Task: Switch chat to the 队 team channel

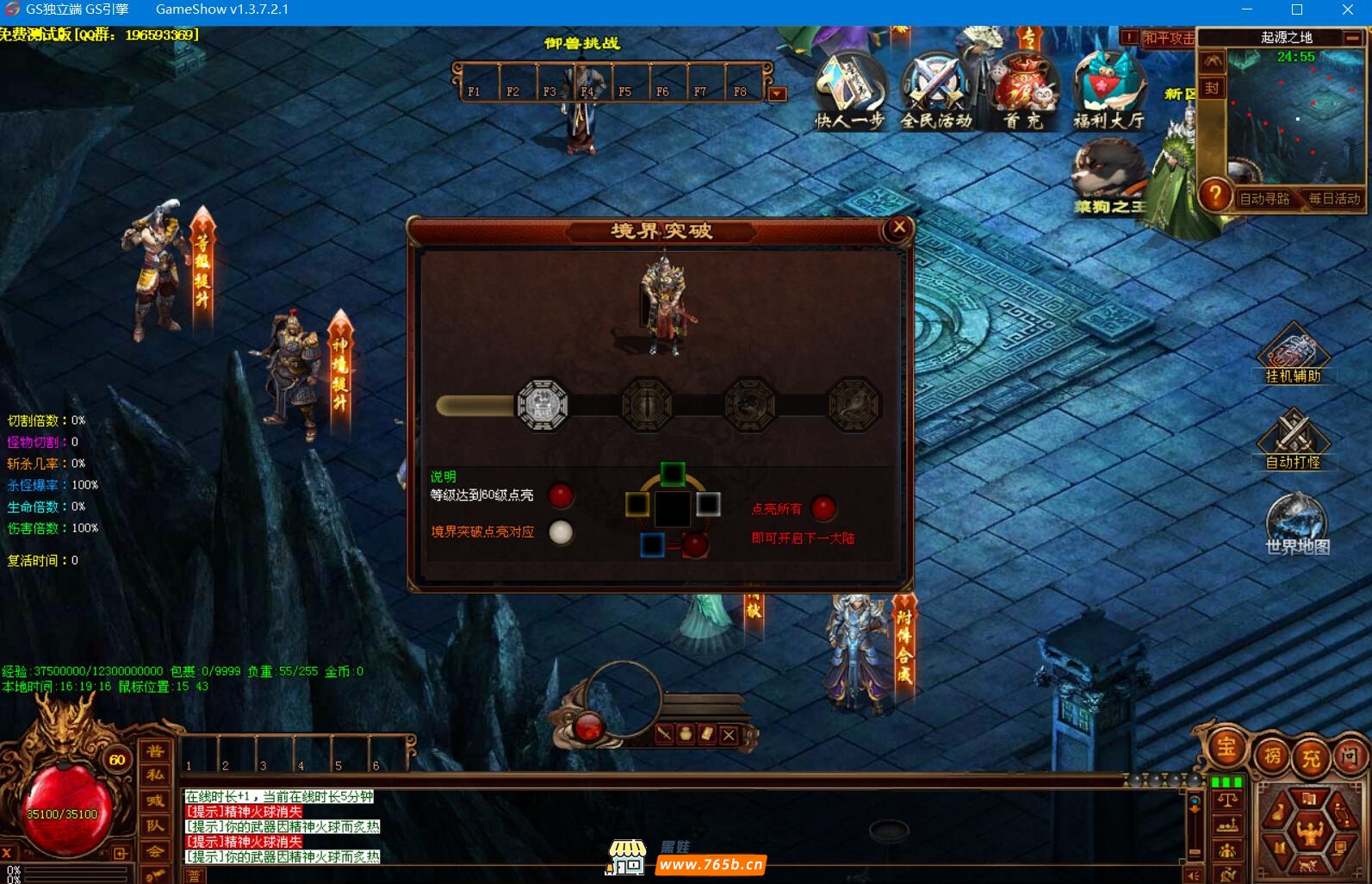Action: coord(155,825)
